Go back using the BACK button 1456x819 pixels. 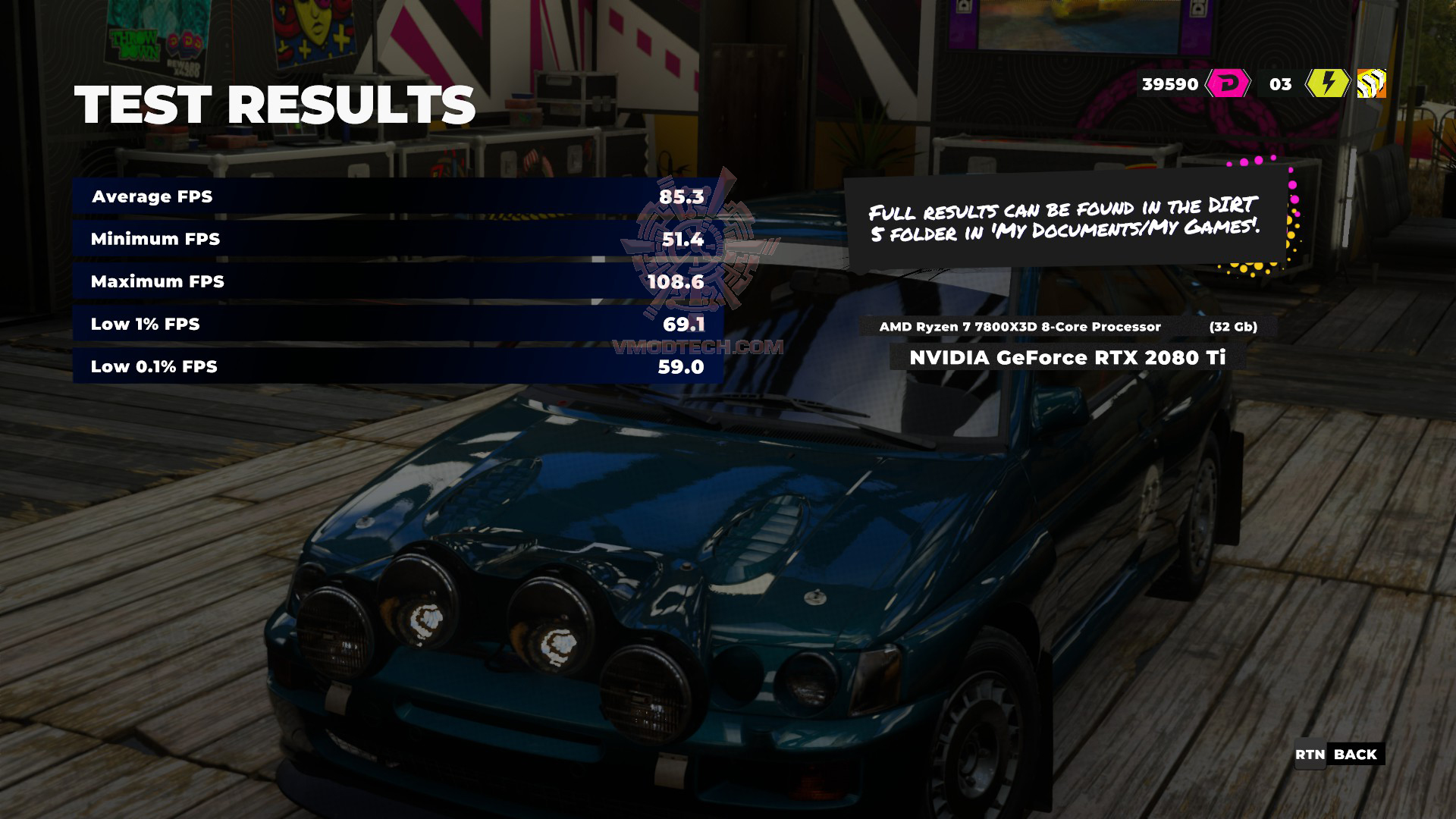coord(1340,755)
